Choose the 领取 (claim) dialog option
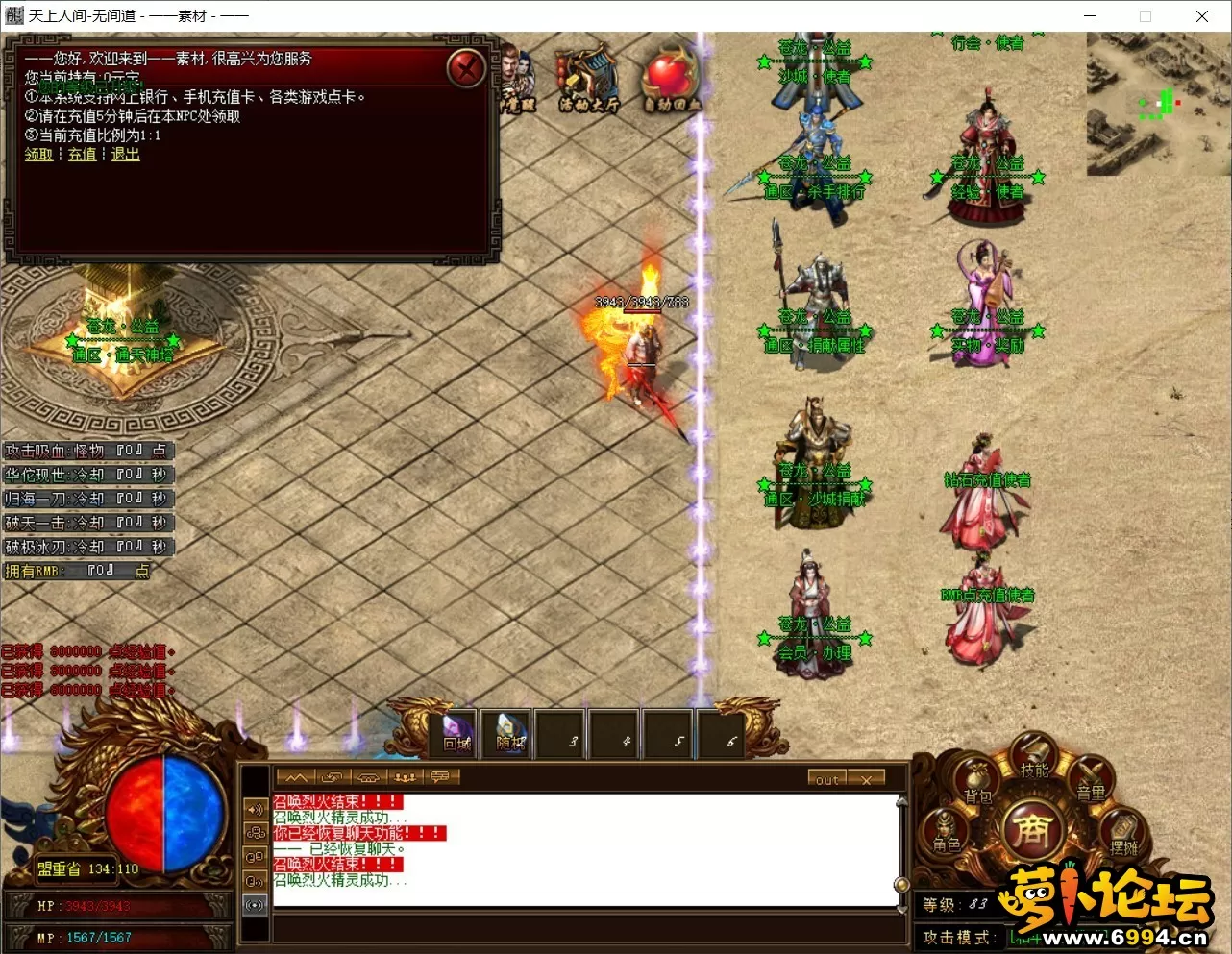 [38, 155]
